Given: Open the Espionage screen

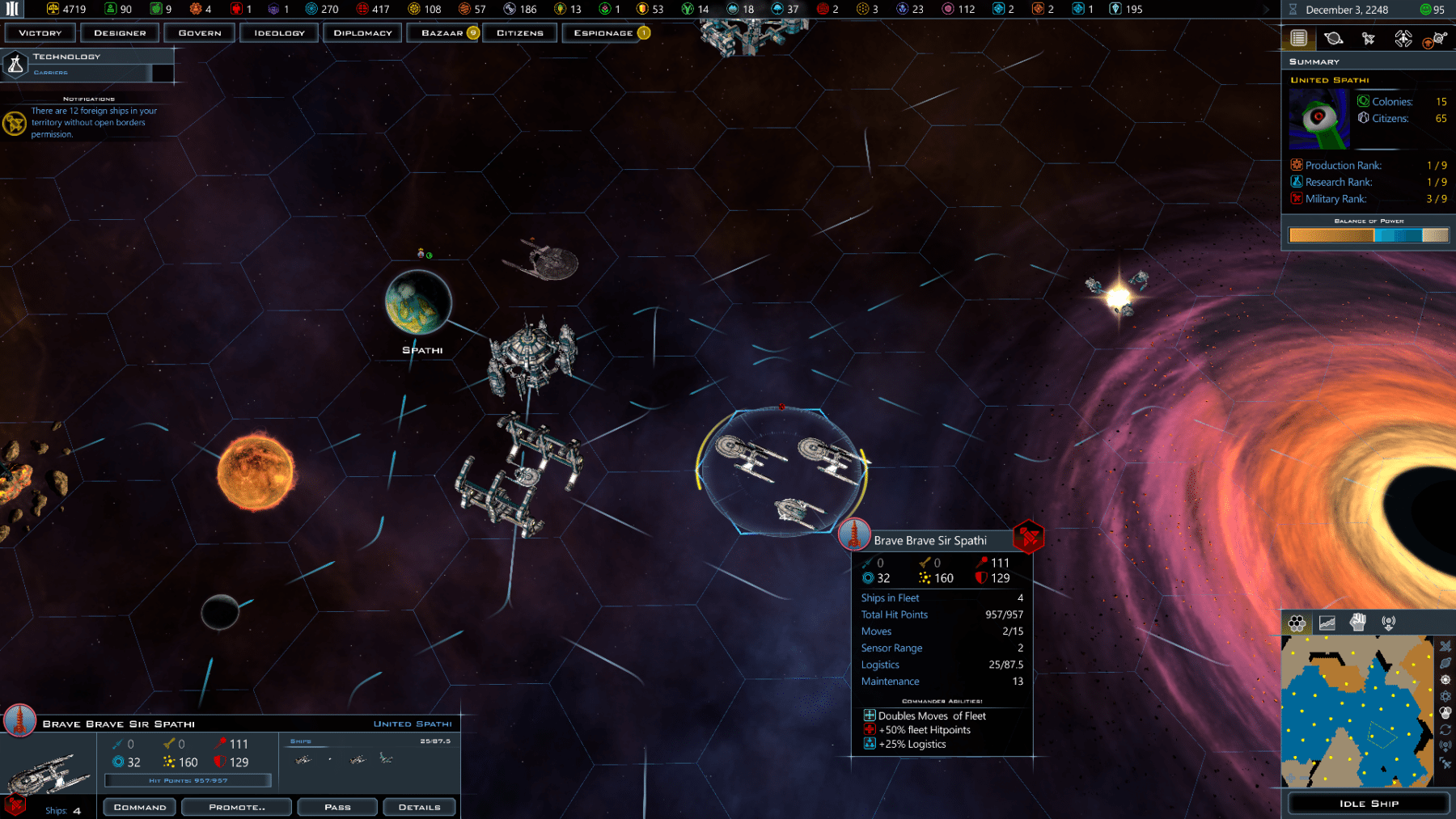Looking at the screenshot, I should coord(603,33).
